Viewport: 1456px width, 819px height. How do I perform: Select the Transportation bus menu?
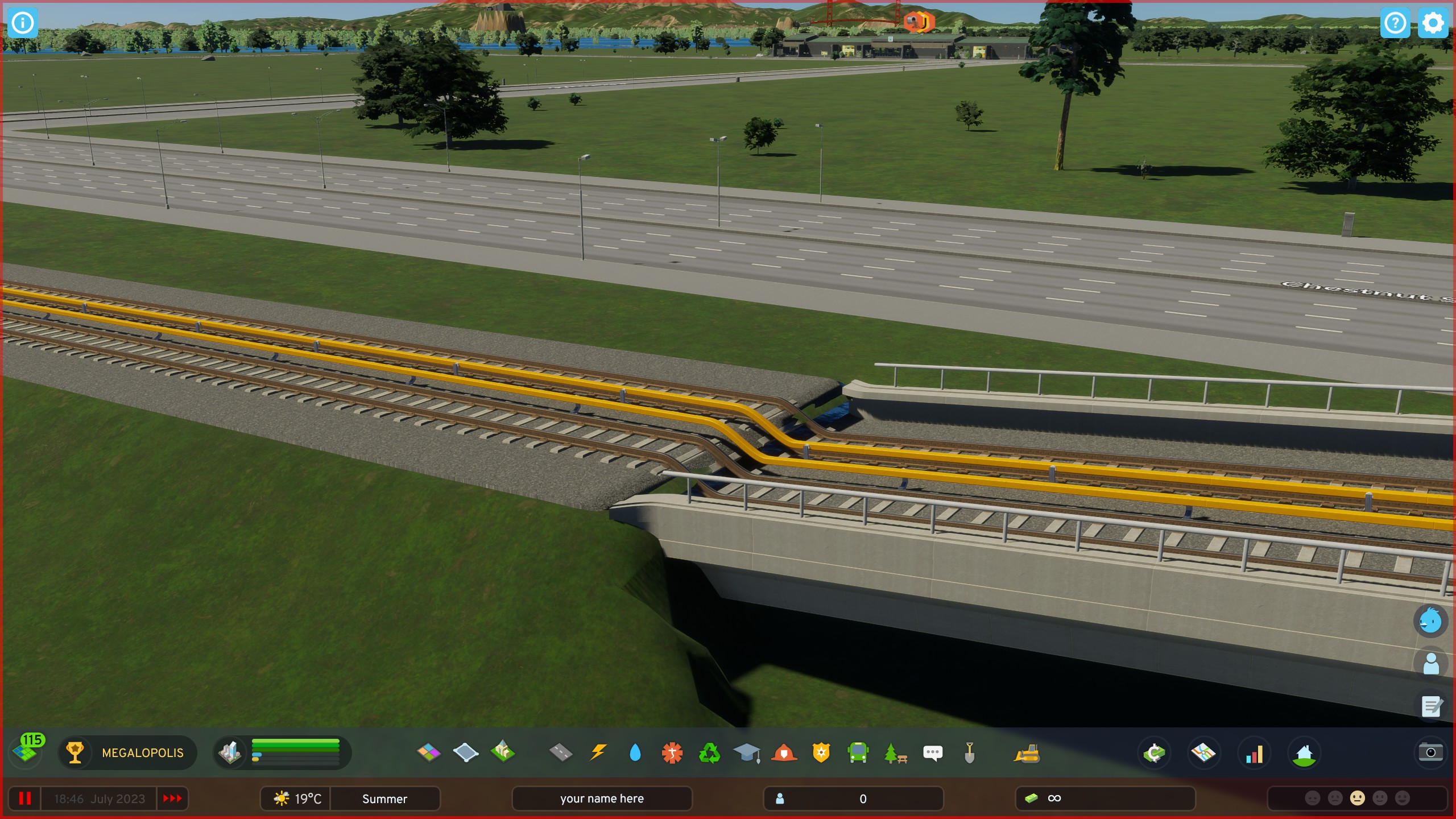[x=859, y=753]
